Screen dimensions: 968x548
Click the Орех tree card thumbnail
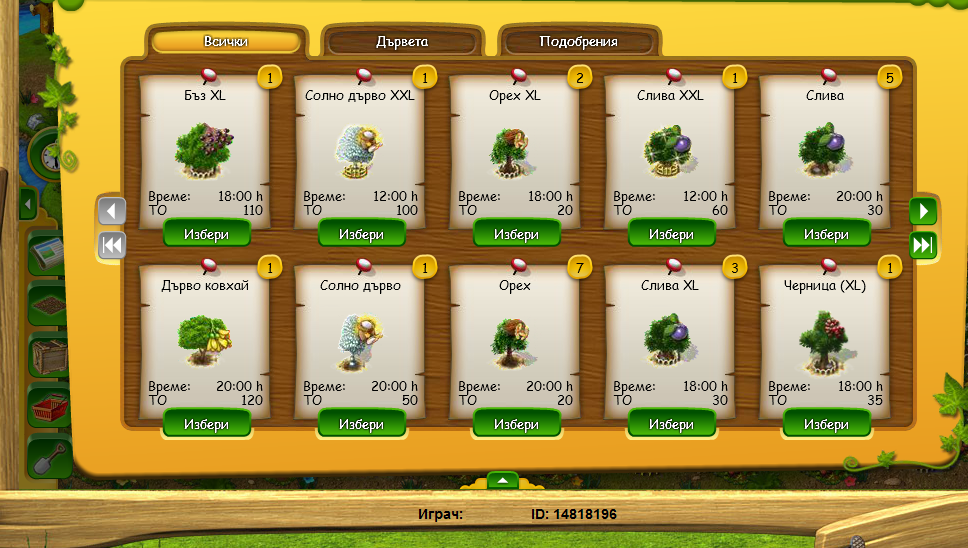tap(516, 340)
